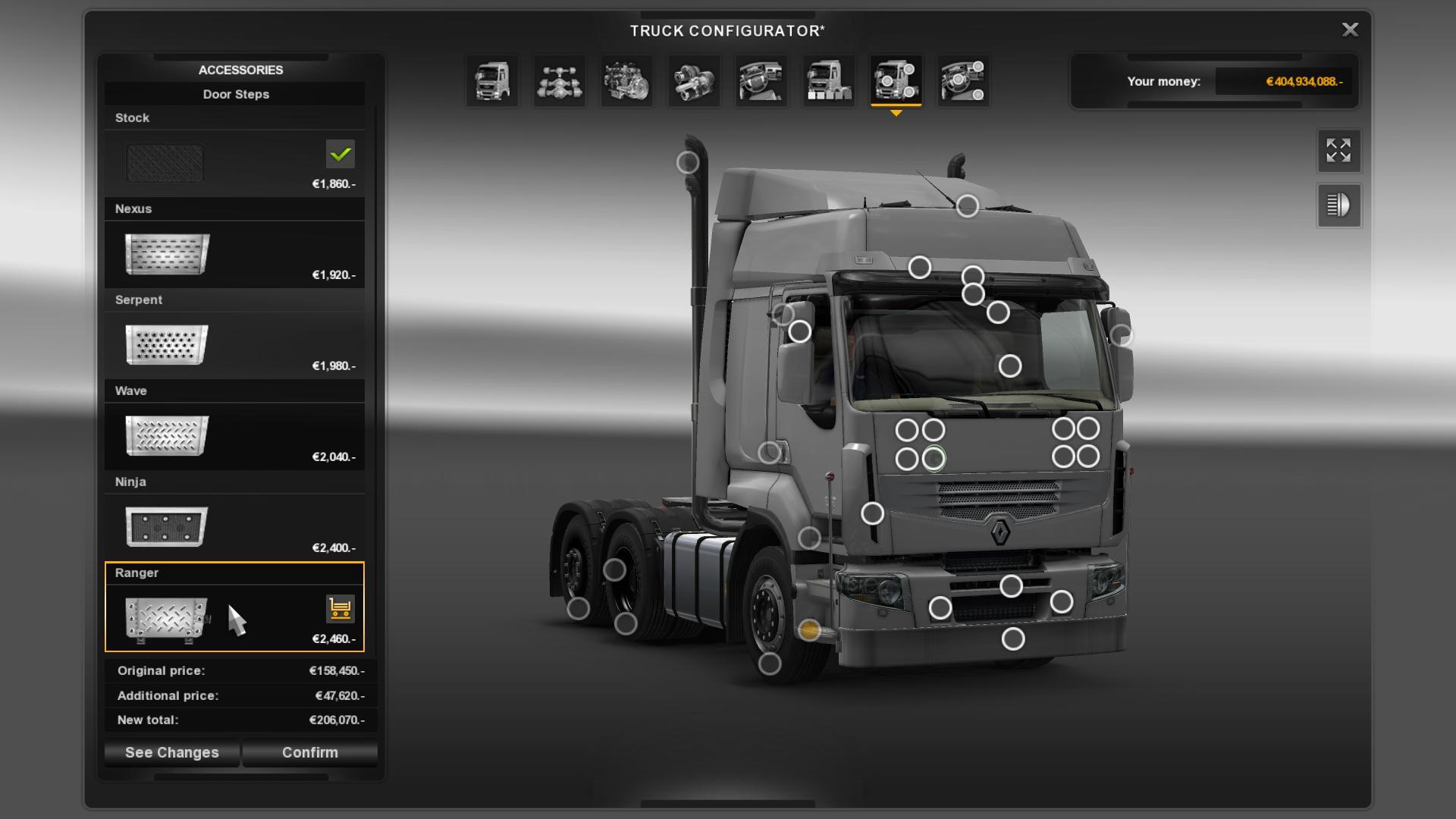
Task: Show the interior steering wheel tab
Action: point(761,81)
